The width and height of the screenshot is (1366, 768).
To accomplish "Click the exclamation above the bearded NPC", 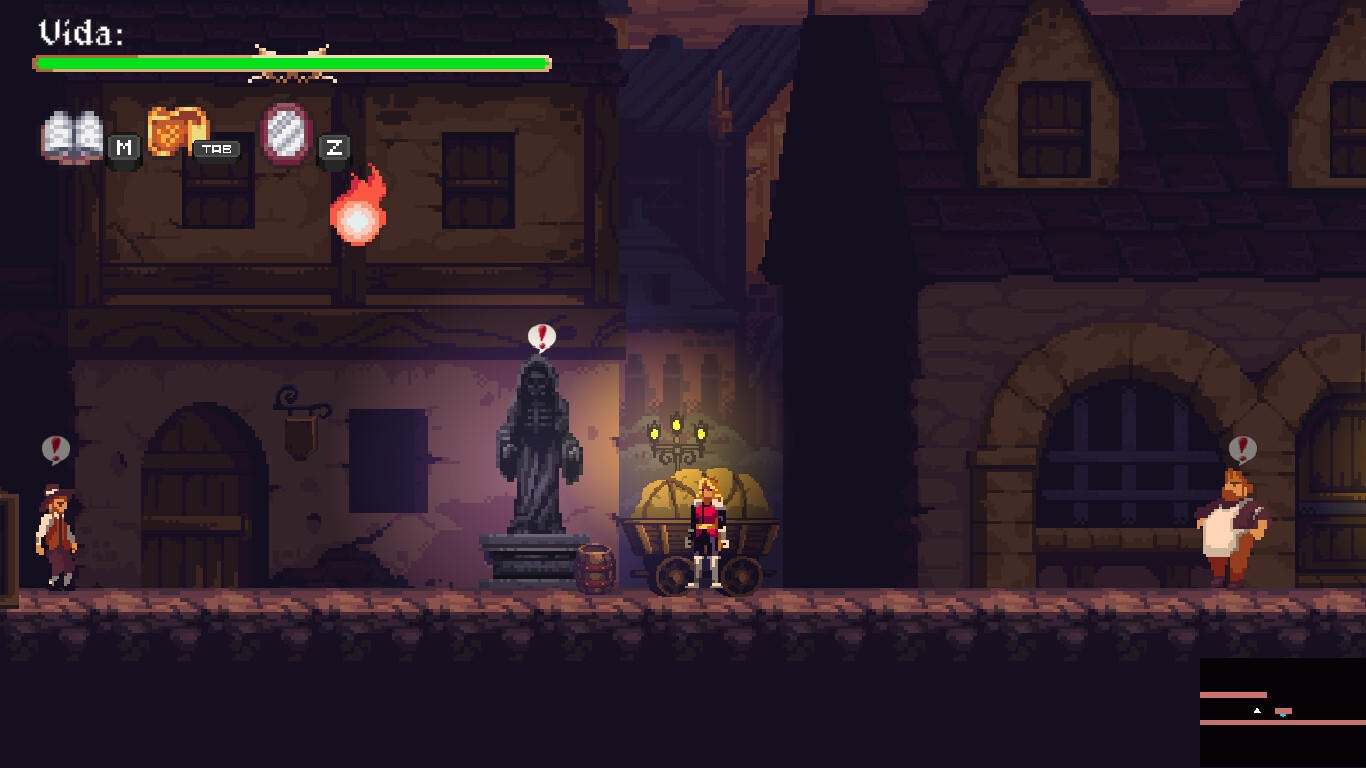I will click(1245, 448).
